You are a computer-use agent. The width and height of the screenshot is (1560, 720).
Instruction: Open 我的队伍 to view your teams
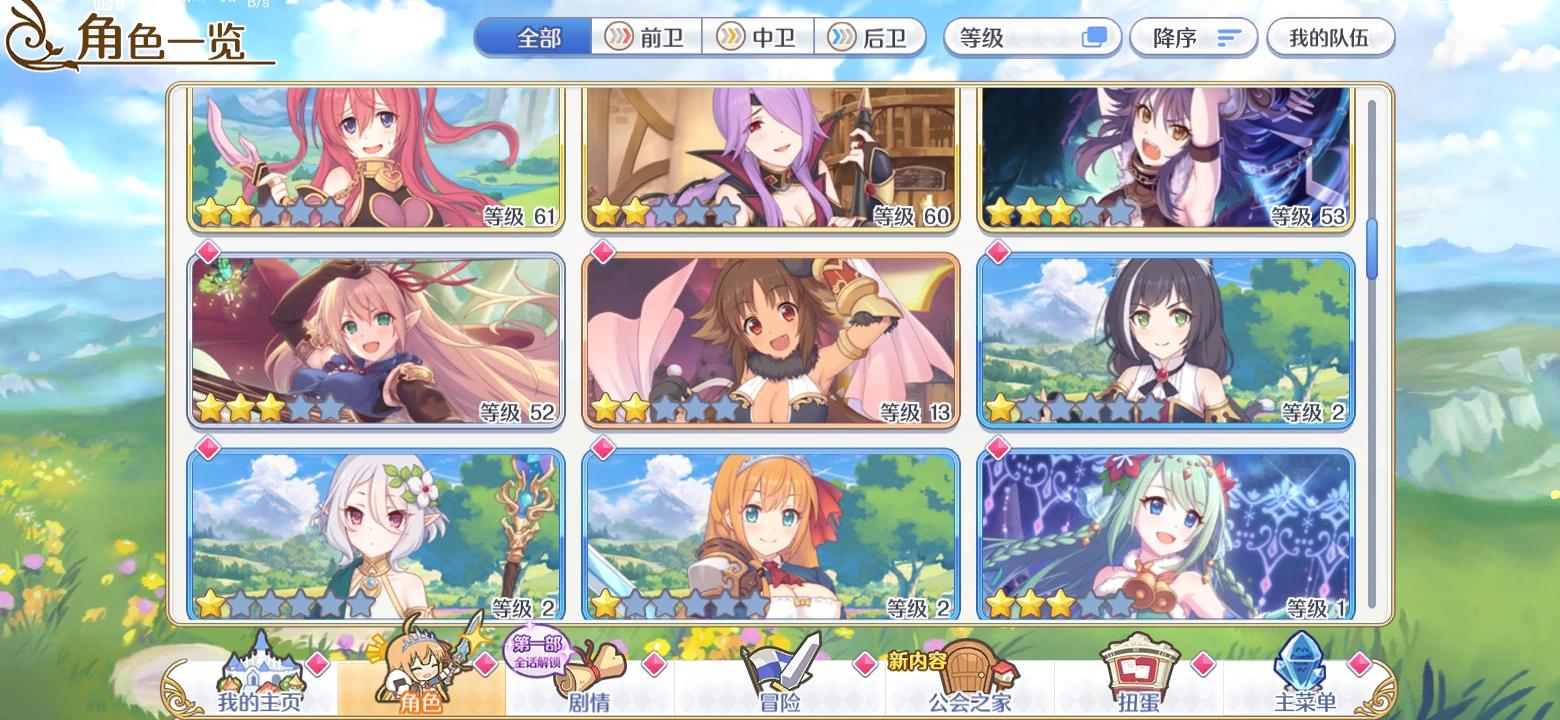click(1330, 36)
